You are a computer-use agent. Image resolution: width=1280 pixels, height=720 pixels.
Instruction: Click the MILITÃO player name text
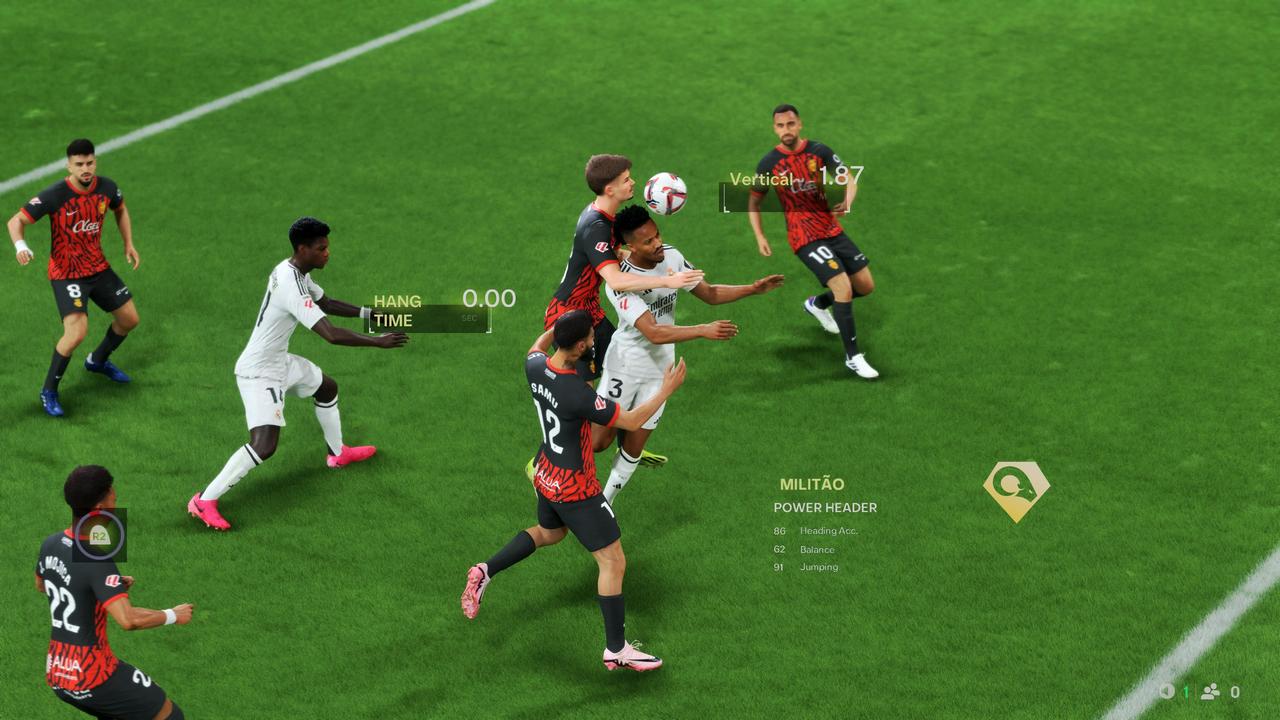[x=813, y=482]
